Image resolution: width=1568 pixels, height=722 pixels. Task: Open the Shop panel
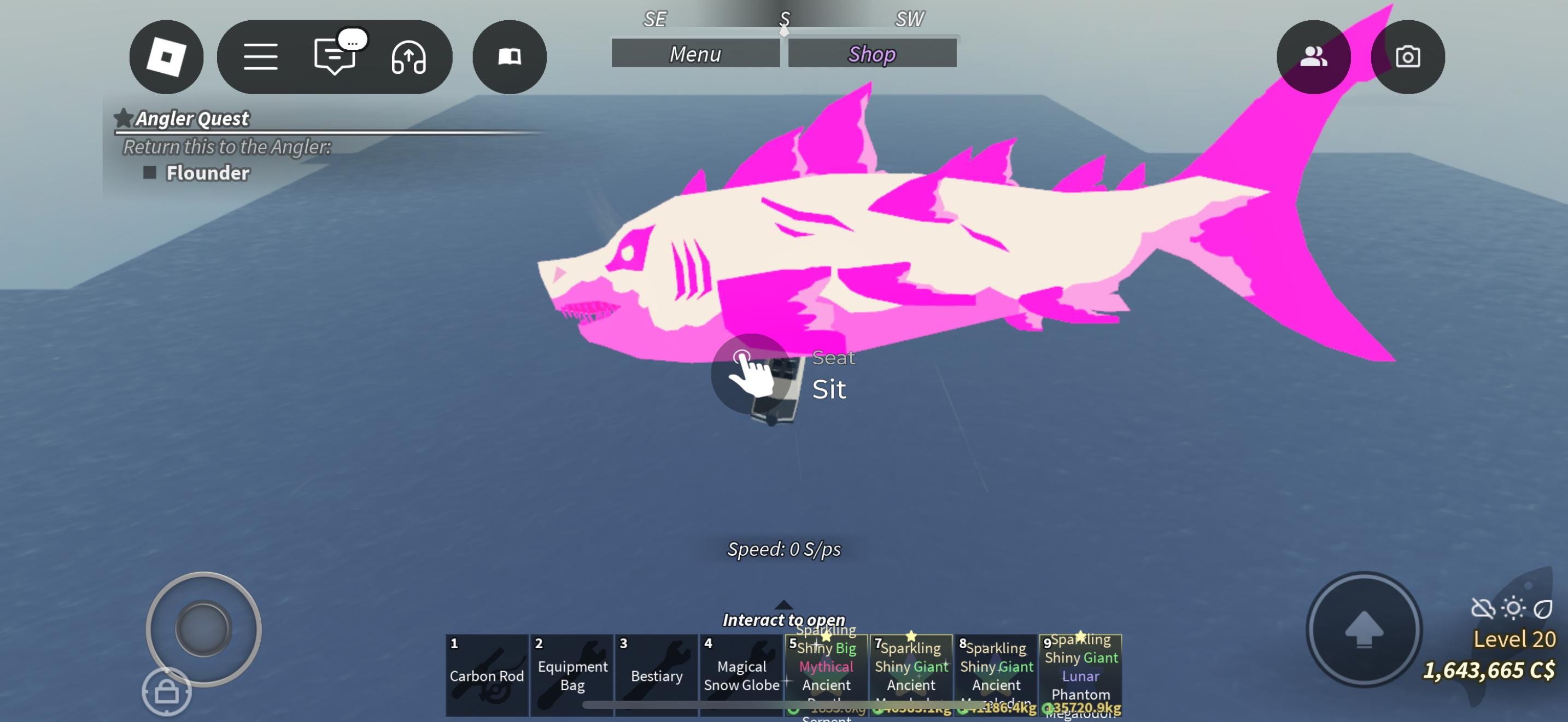pos(871,54)
